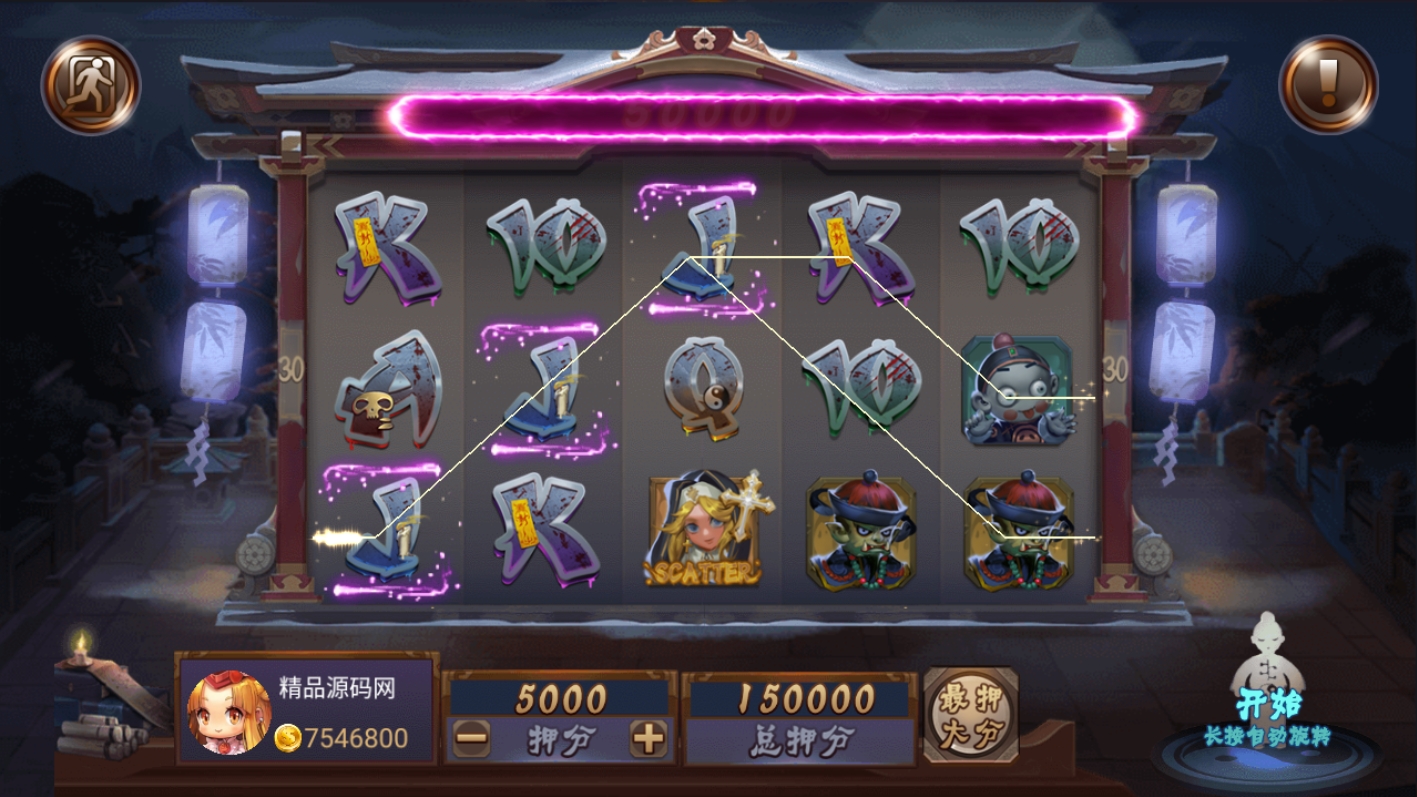Select the max bet button
The height and width of the screenshot is (797, 1417).
970,715
